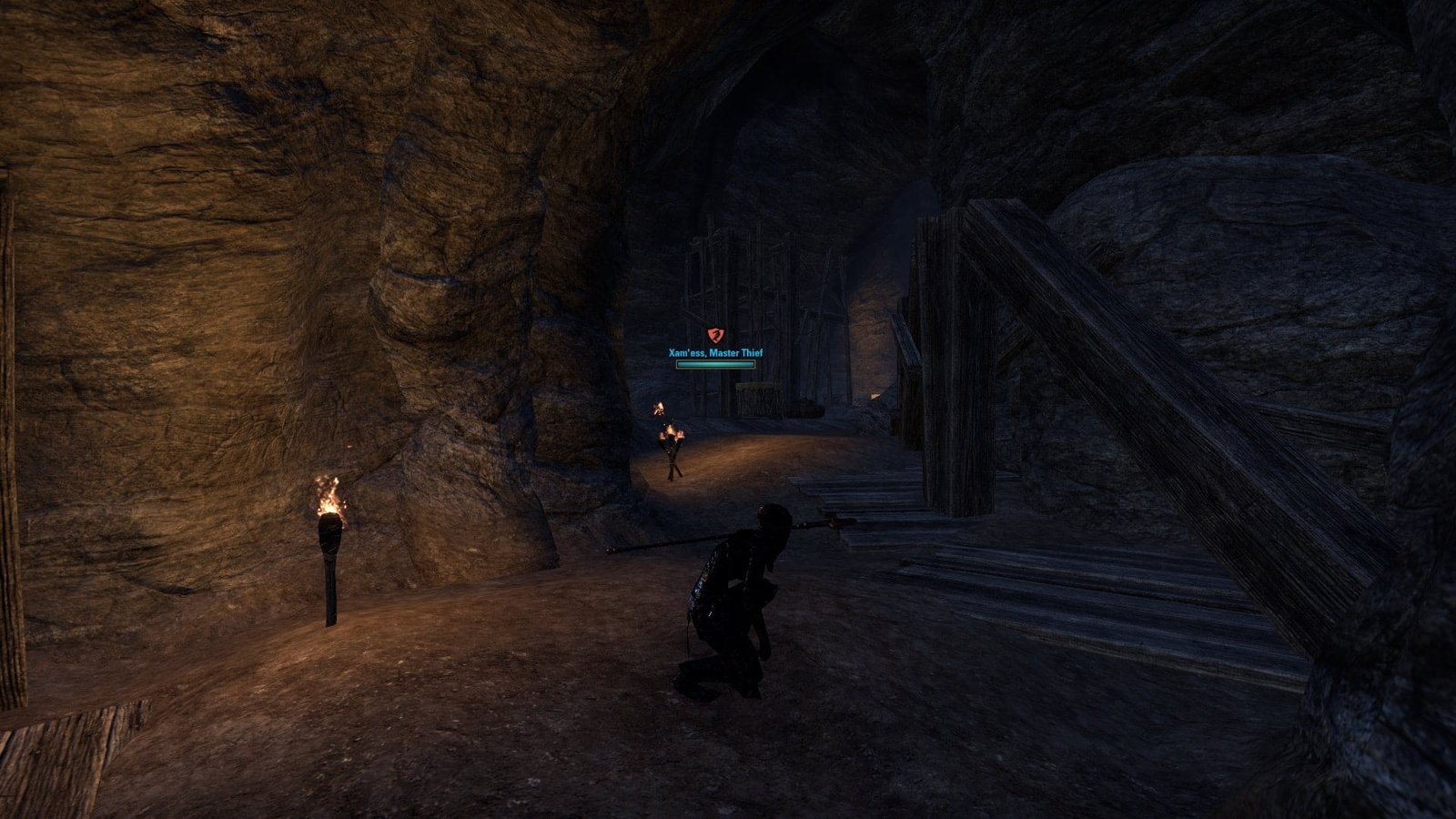The height and width of the screenshot is (819, 1456).
Task: Select the Xam'ess, Master Thief nameplate
Action: [x=715, y=353]
